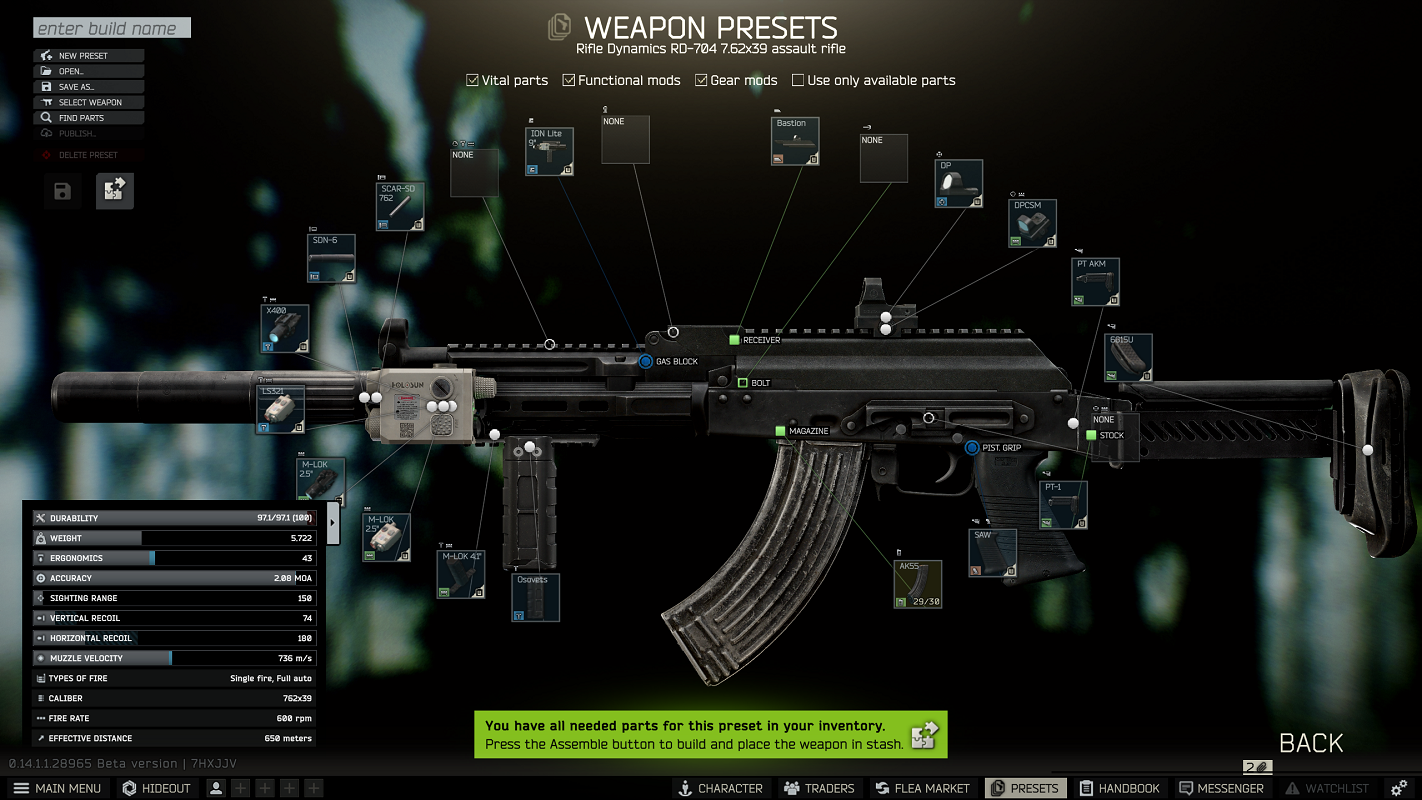Open the settings gear icon
This screenshot has height=800, width=1422.
click(1399, 788)
